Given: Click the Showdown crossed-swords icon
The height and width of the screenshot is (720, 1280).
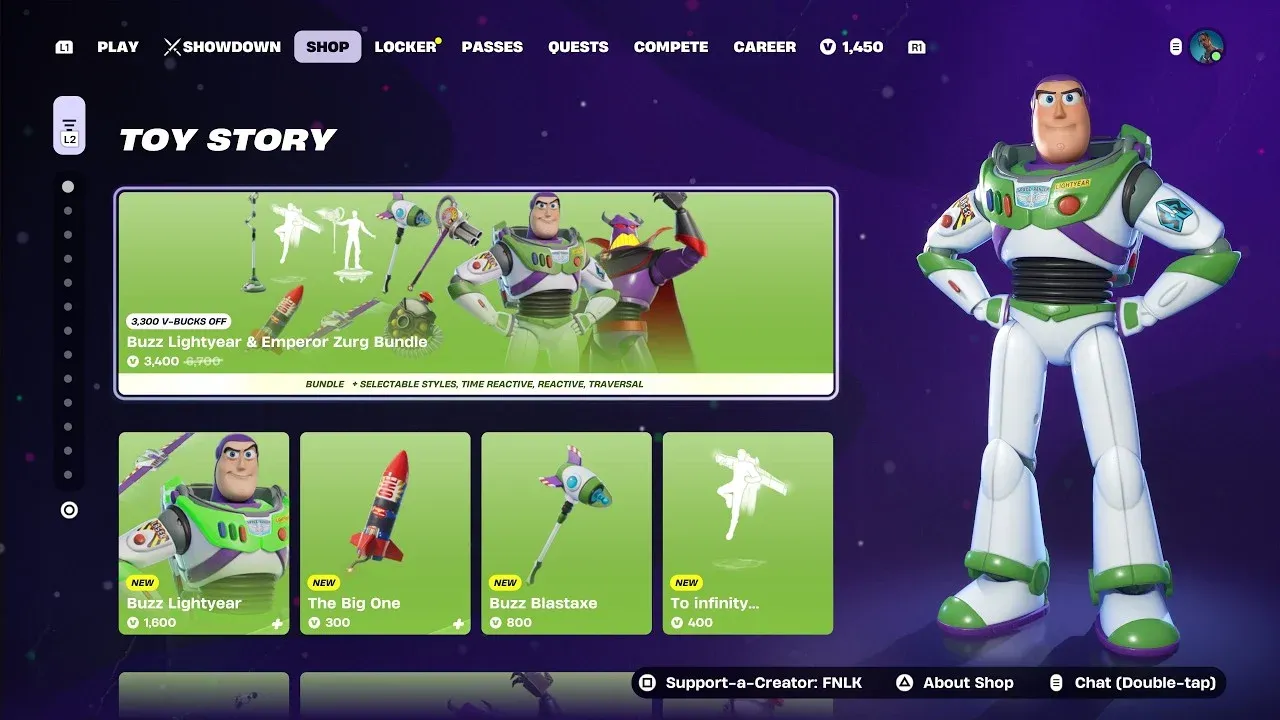Looking at the screenshot, I should (172, 46).
